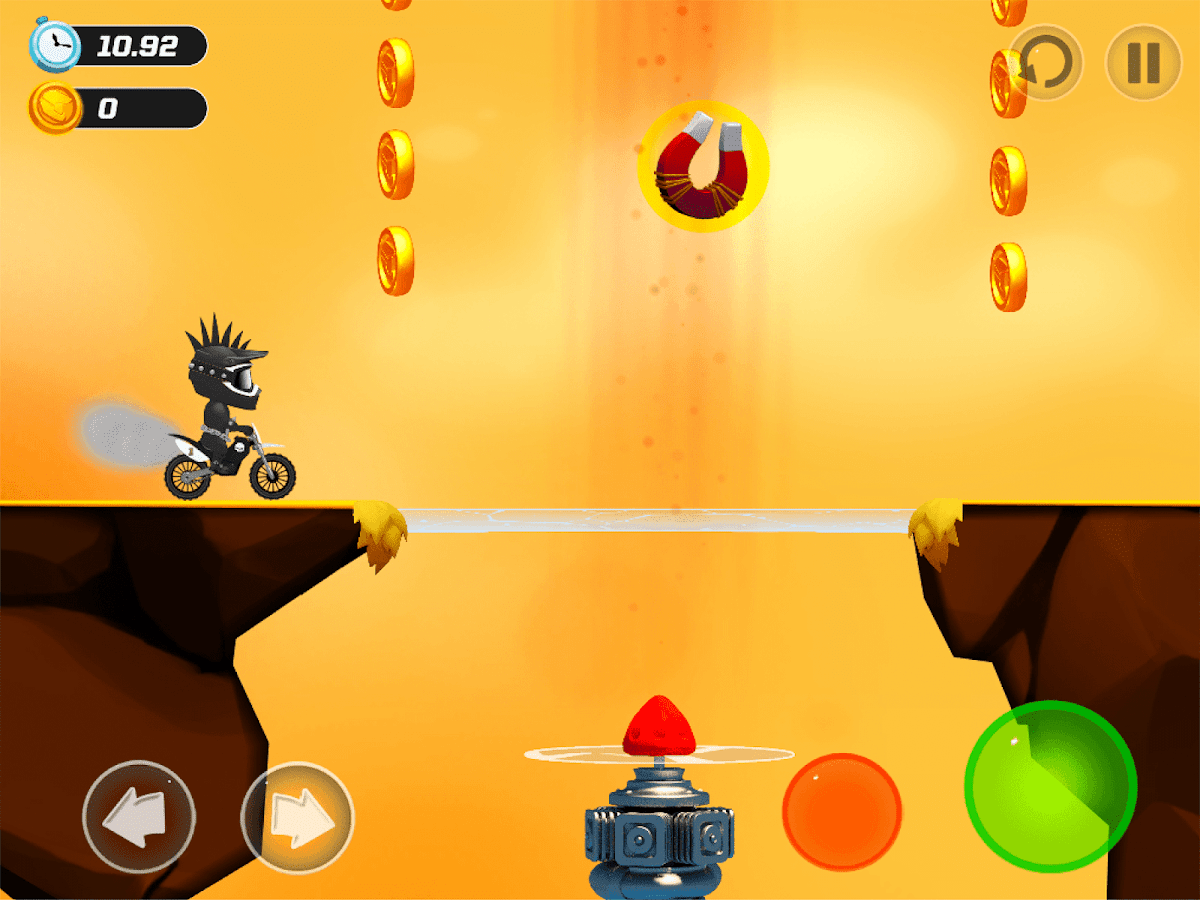
Task: Tap the right arrow lean button
Action: (x=297, y=819)
